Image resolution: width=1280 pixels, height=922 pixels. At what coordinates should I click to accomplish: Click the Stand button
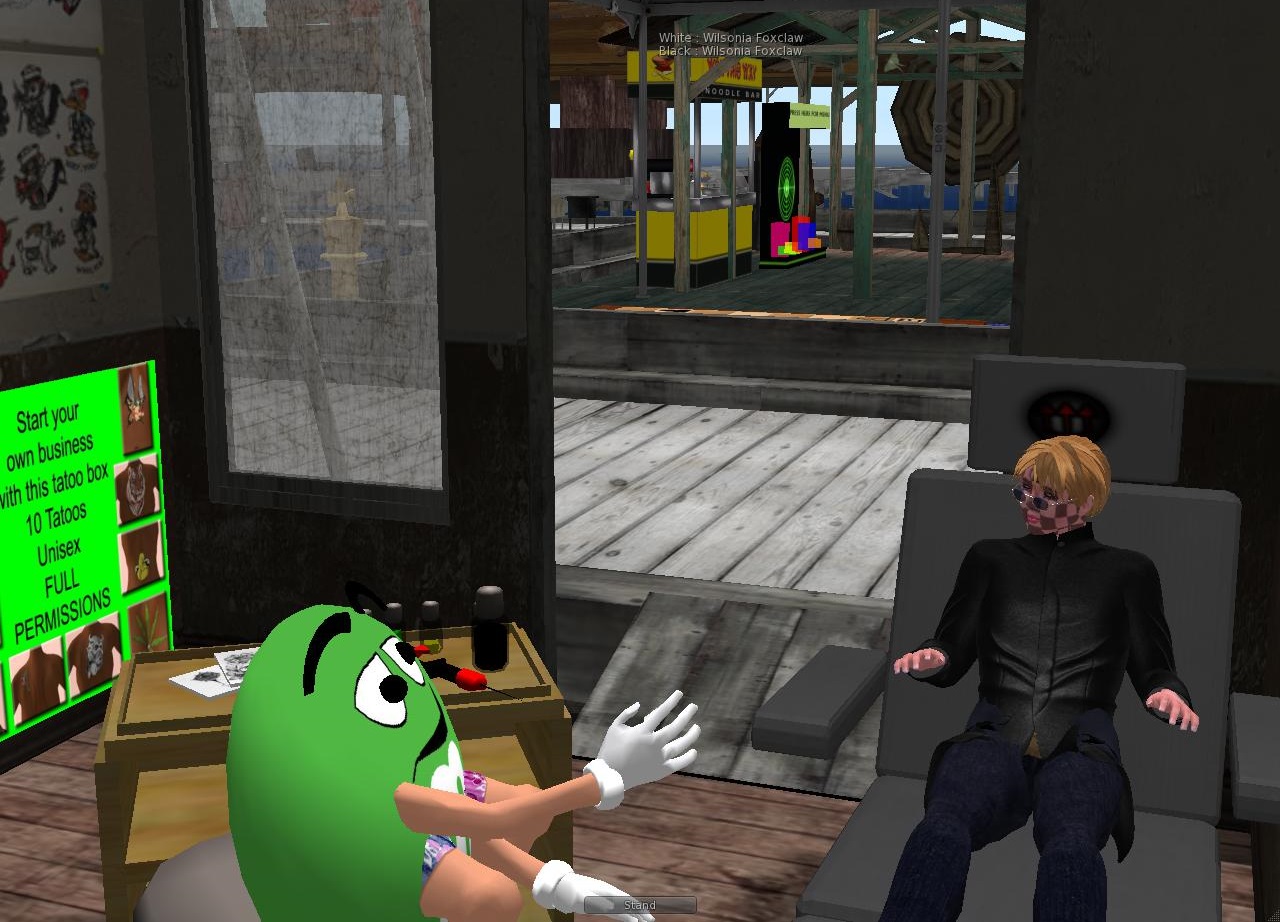click(x=640, y=905)
